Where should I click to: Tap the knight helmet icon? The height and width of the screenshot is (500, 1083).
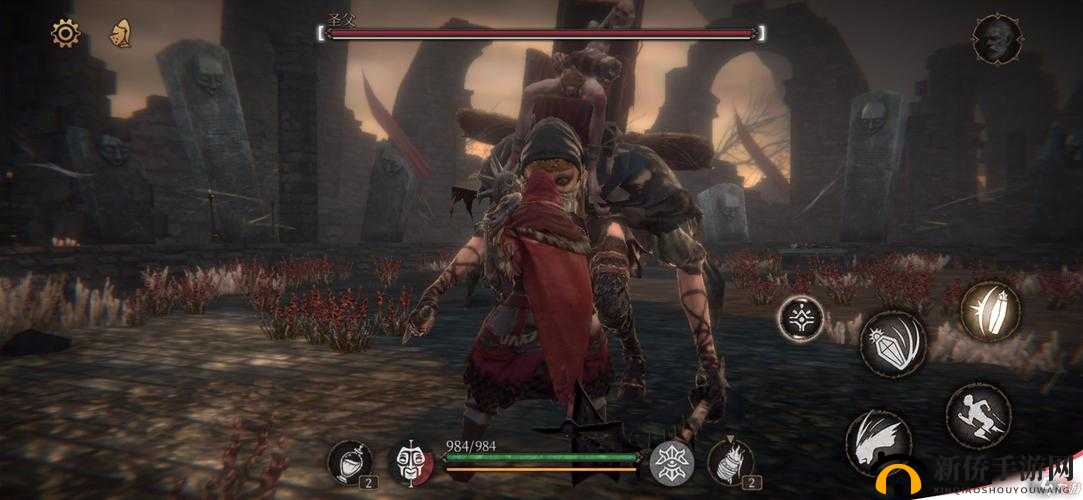121,34
